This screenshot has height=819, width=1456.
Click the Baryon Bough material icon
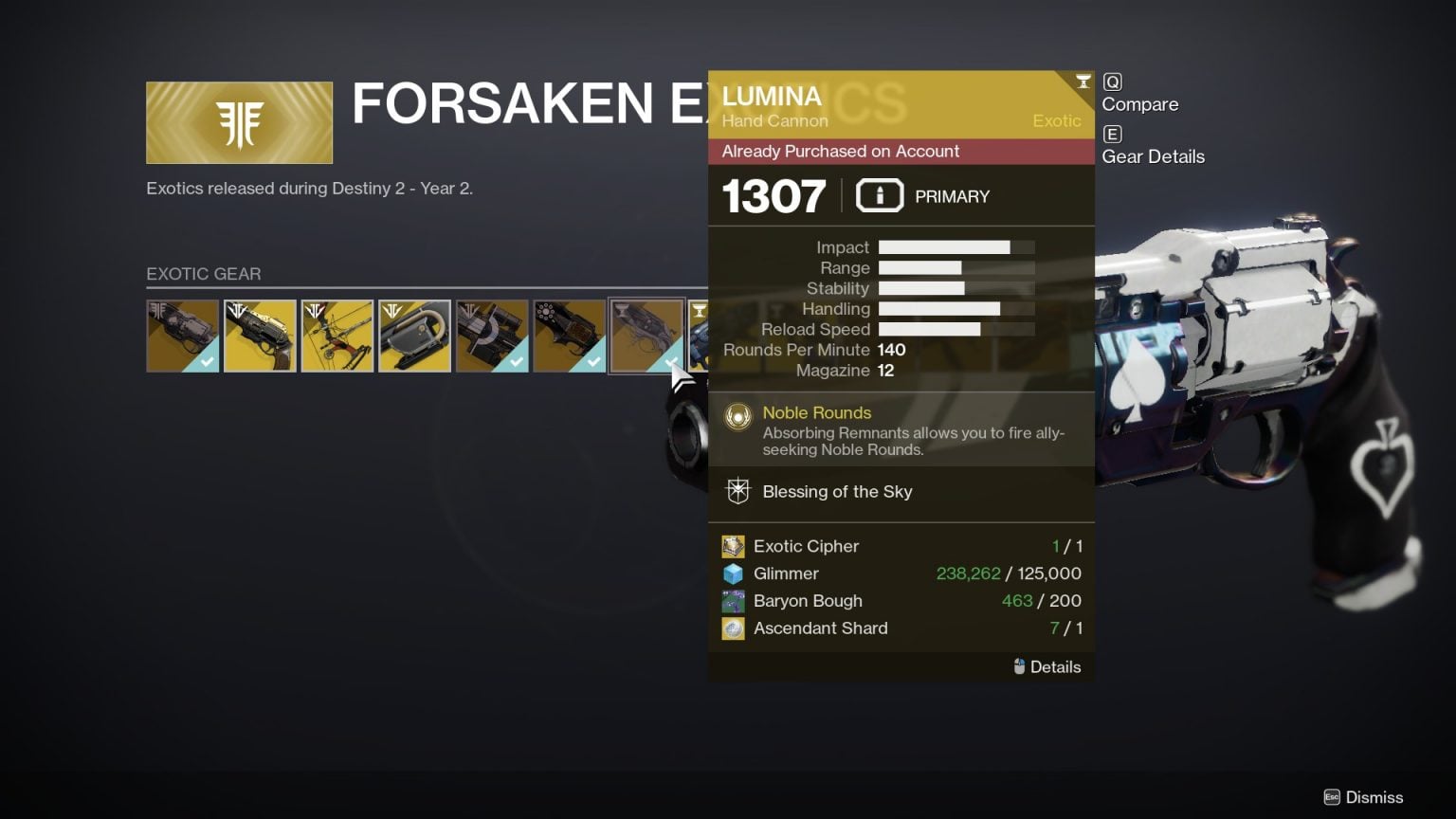(733, 601)
